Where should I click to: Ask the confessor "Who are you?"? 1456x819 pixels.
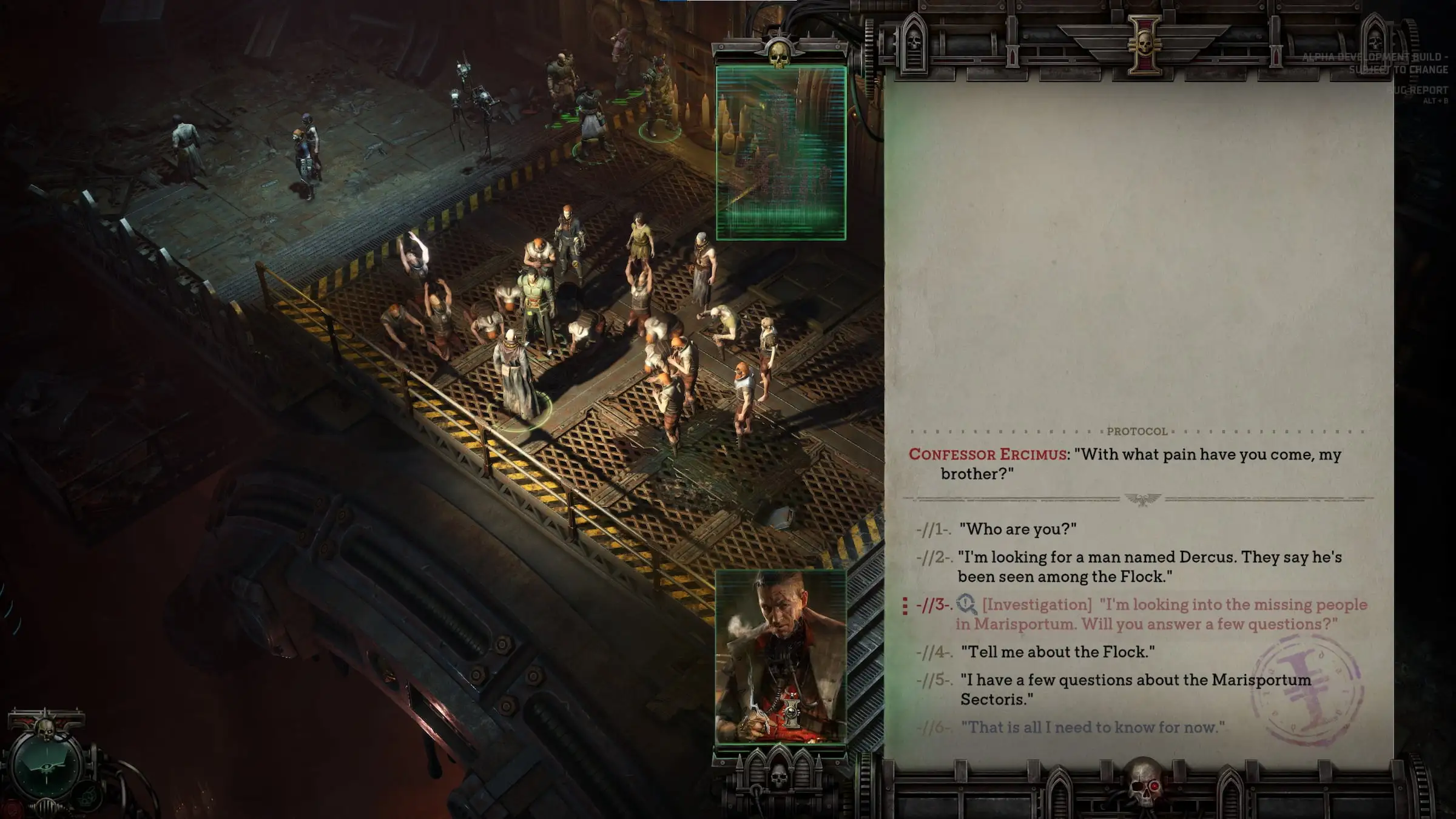(1017, 529)
